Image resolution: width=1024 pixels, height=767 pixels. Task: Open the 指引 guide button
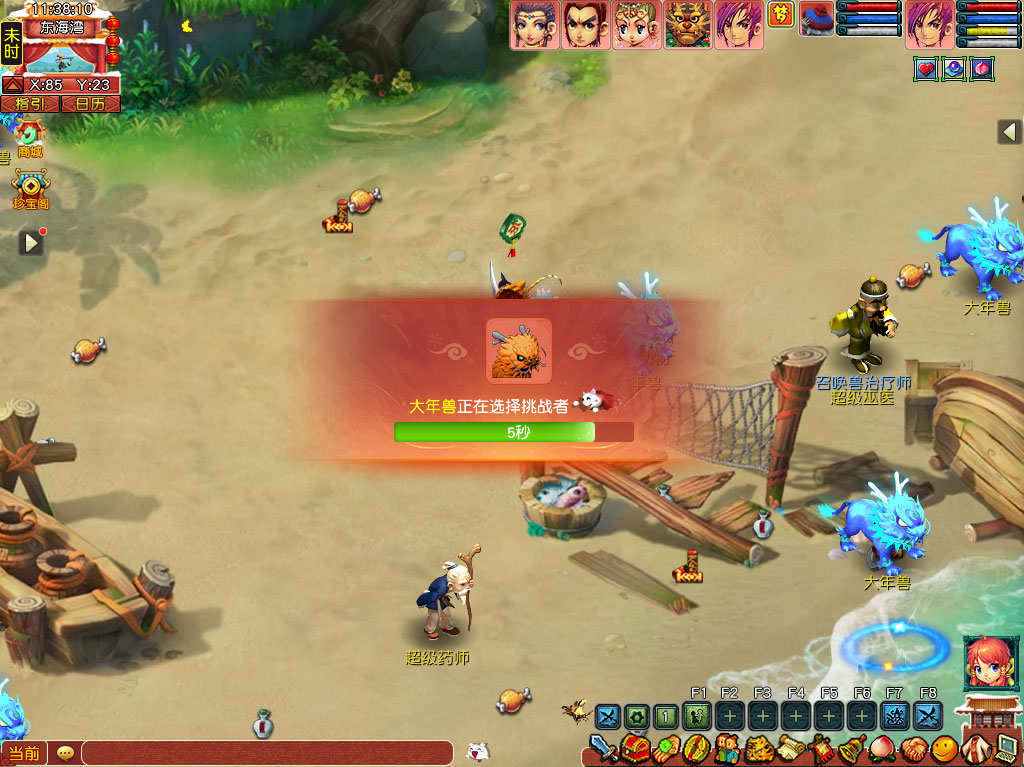[x=29, y=103]
